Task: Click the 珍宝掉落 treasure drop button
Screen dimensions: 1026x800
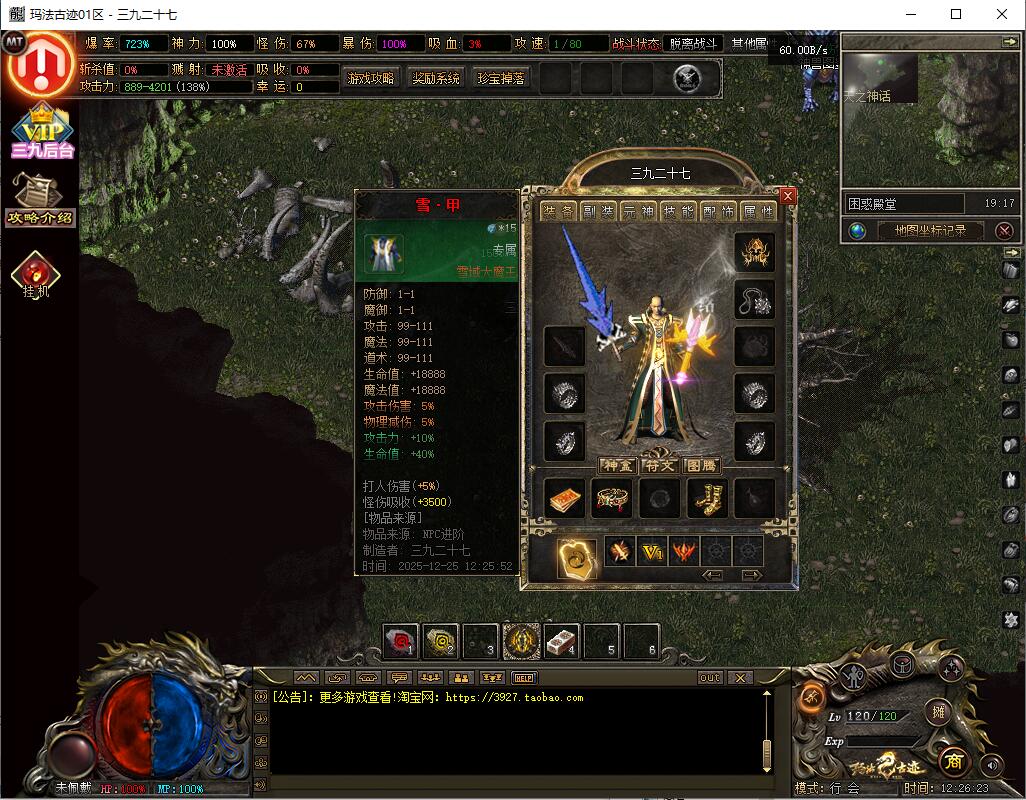Action: coord(501,78)
